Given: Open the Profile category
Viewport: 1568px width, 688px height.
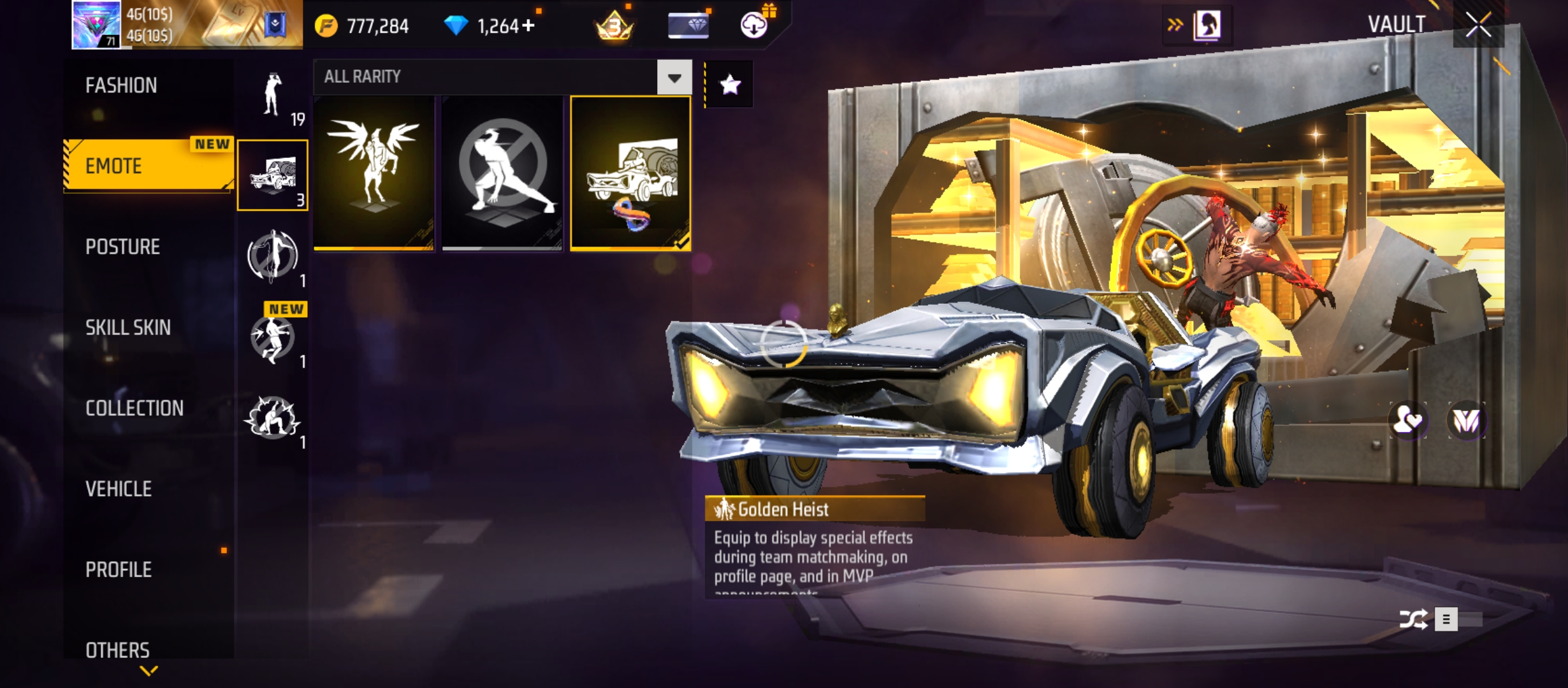Looking at the screenshot, I should 119,570.
